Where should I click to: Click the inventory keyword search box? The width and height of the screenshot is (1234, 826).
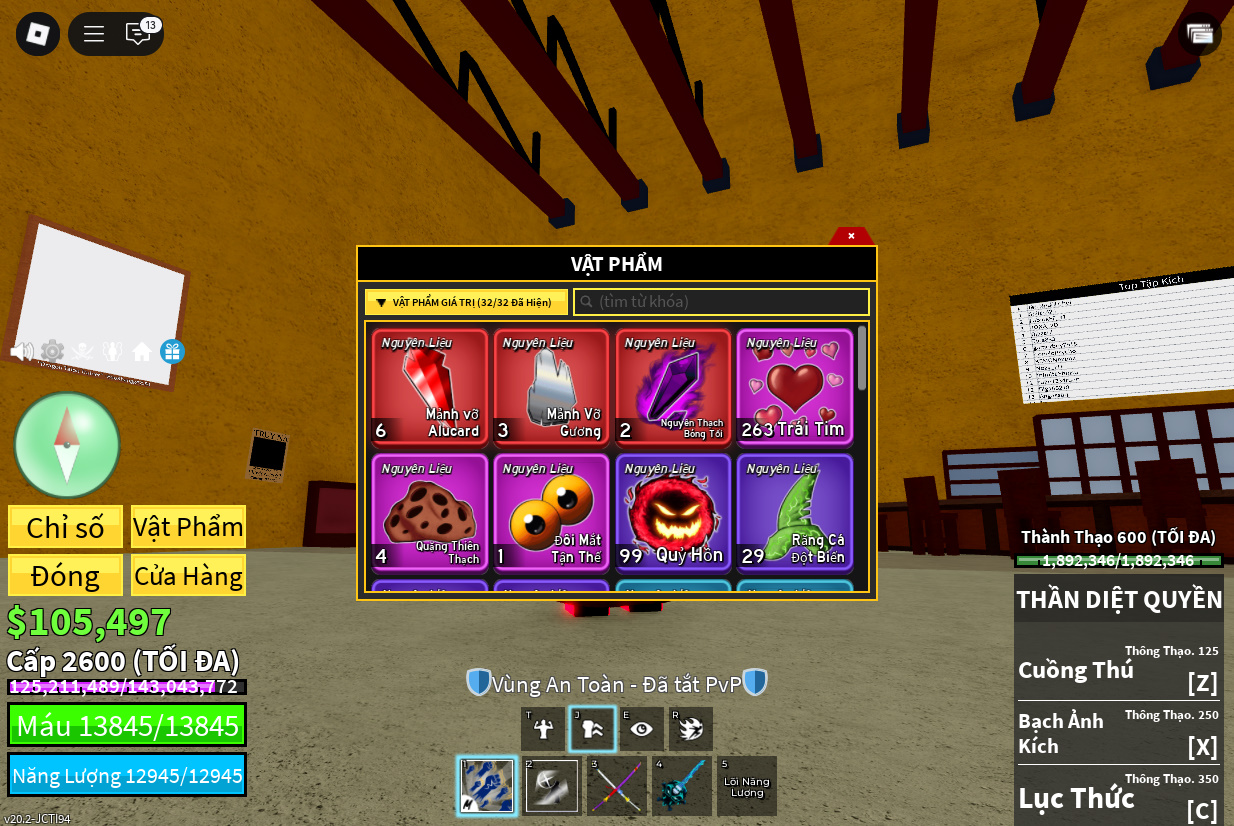pos(721,302)
